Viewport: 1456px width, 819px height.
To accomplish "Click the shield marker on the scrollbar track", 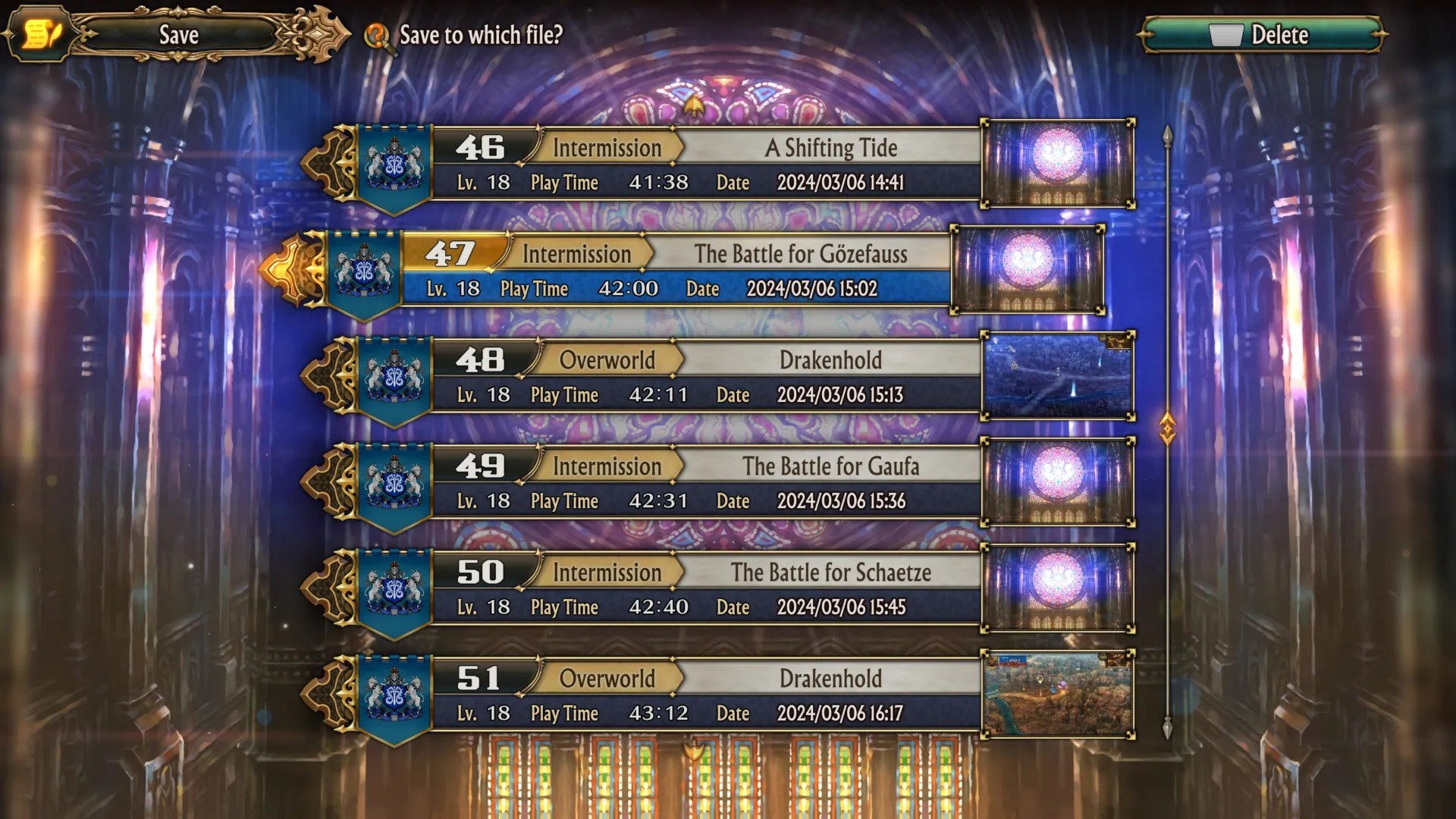I will [1168, 428].
